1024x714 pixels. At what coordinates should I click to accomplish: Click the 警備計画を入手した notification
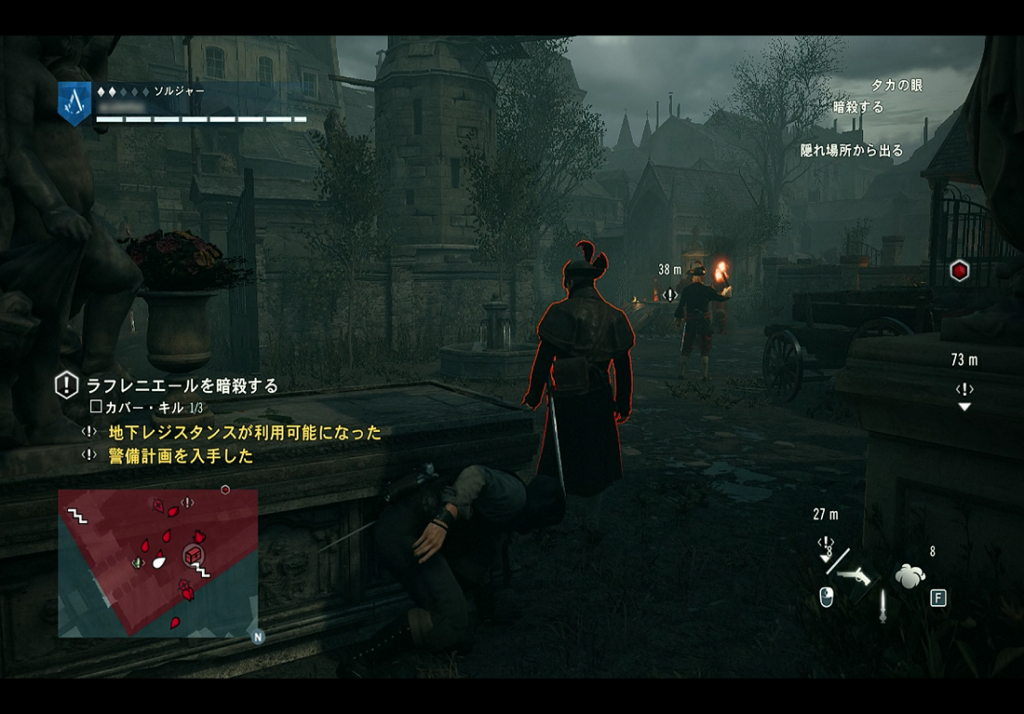click(x=180, y=455)
